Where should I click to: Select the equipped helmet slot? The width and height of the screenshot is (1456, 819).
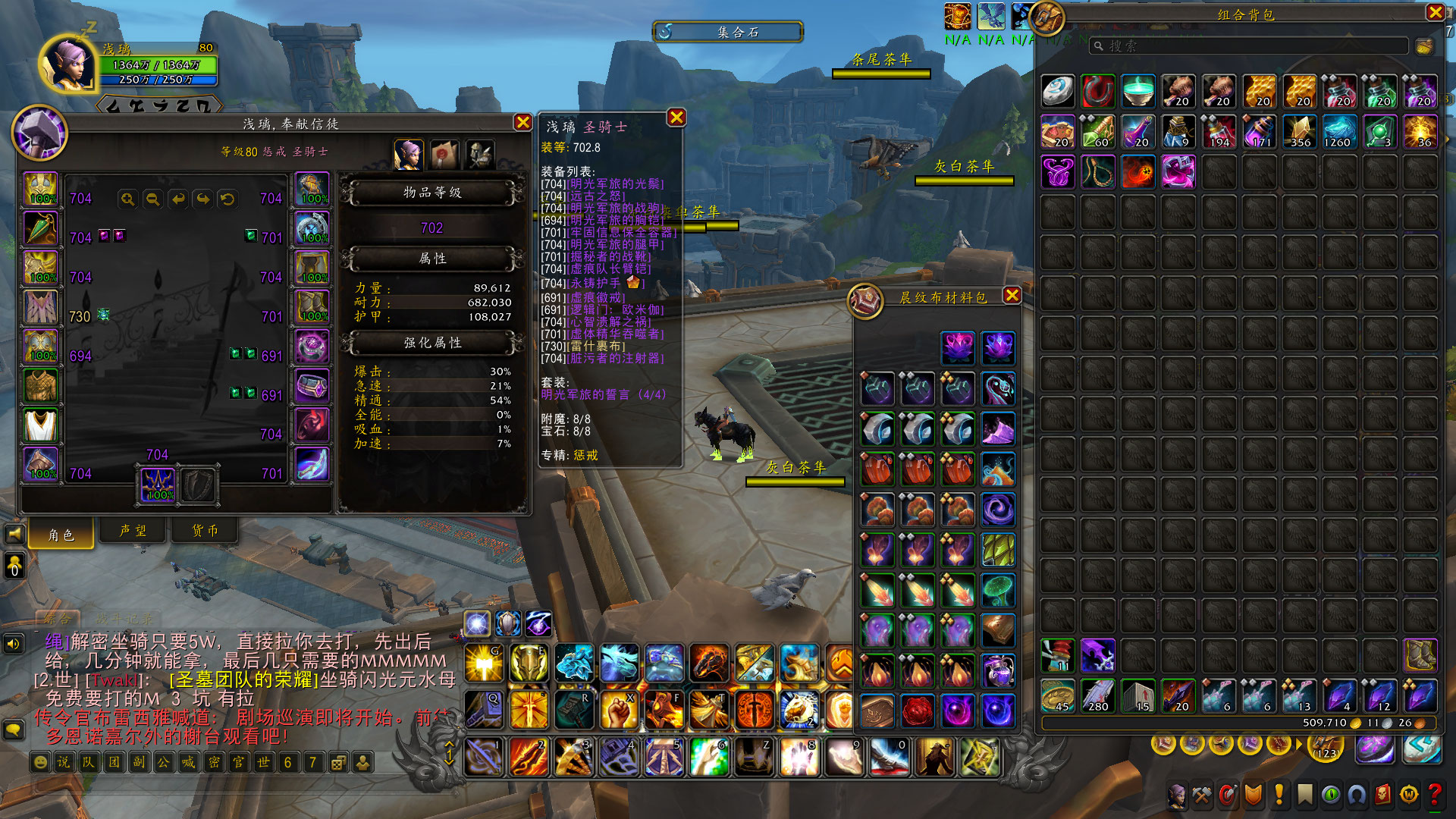tap(41, 190)
